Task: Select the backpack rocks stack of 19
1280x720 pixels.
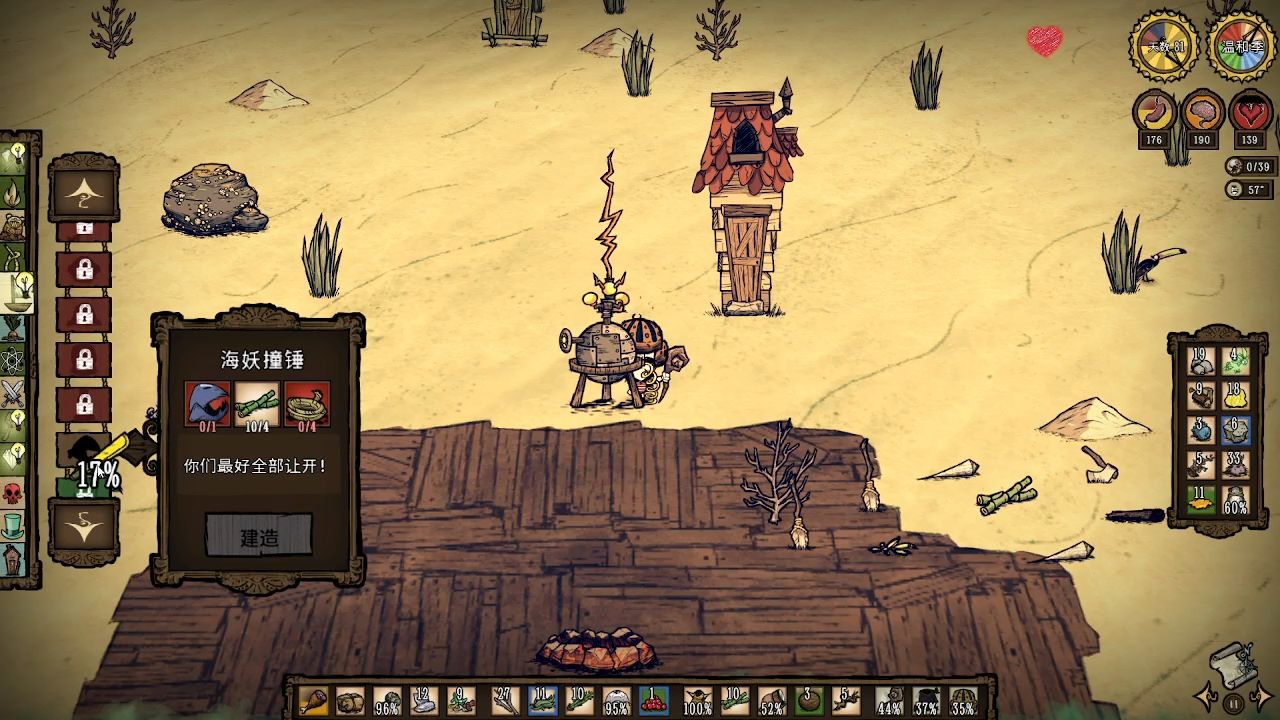Action: coord(1201,362)
